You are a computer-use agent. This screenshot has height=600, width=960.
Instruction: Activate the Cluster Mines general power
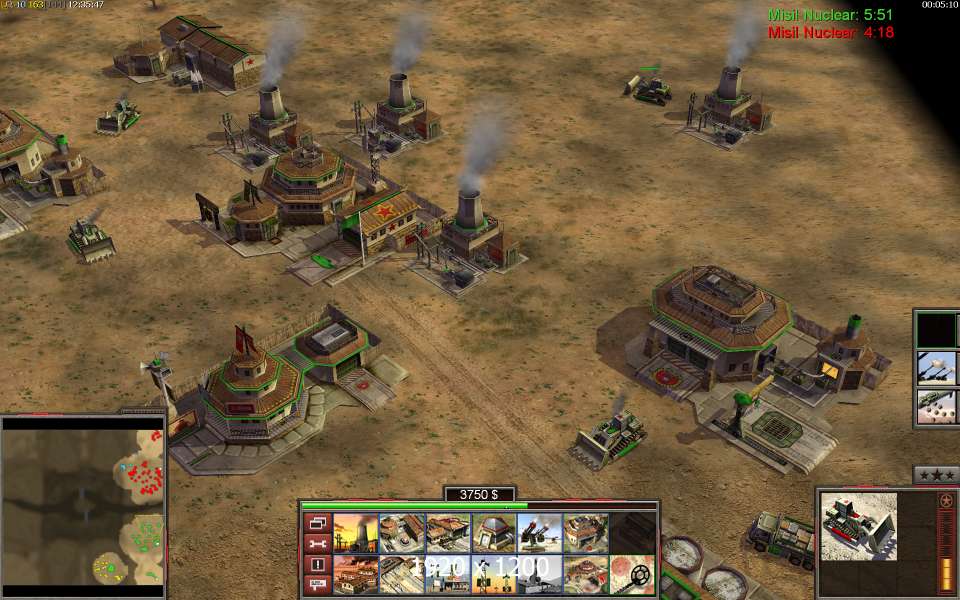(x=937, y=407)
